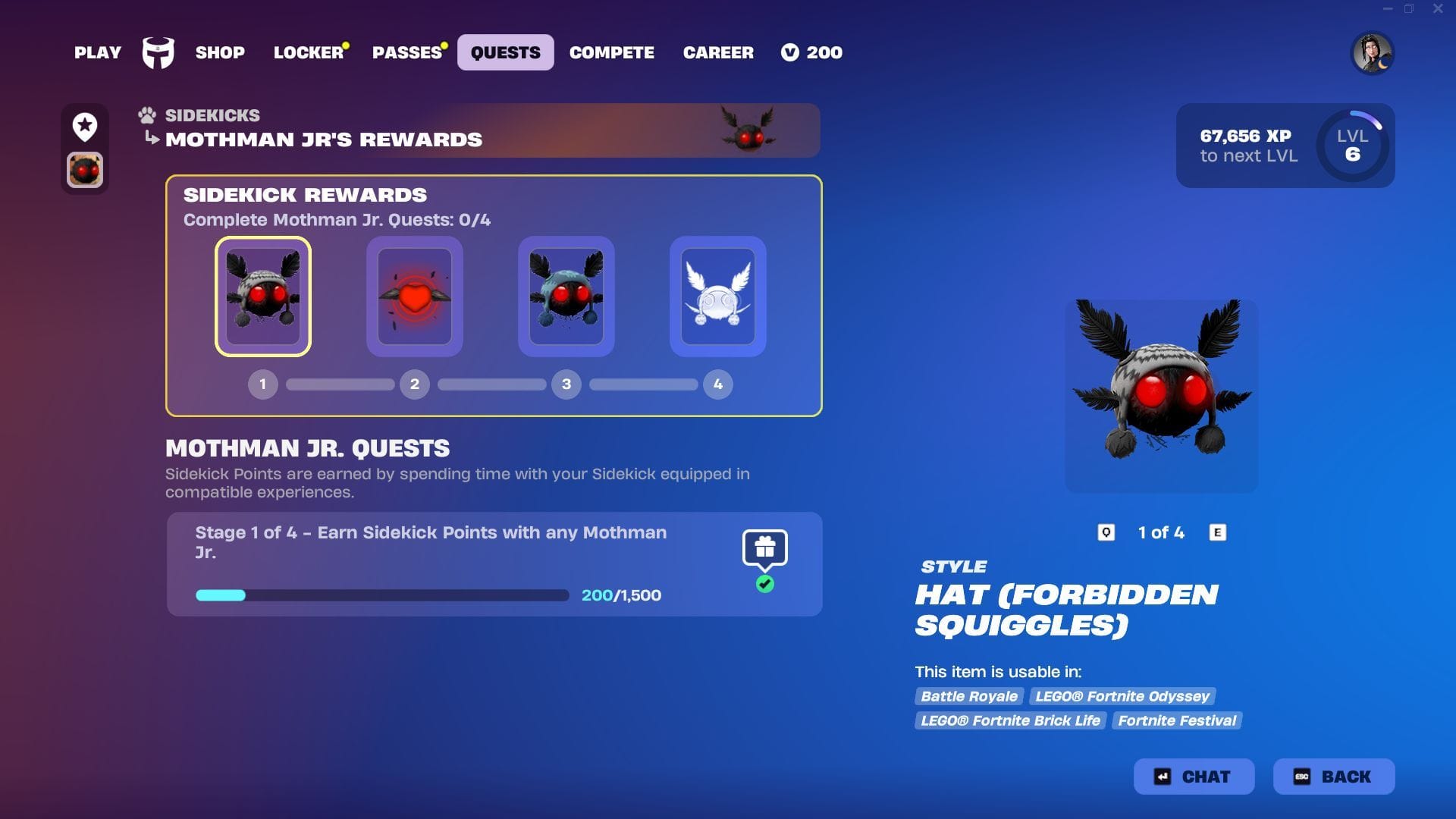Open the Chat button
This screenshot has height=819, width=1456.
pyautogui.click(x=1194, y=777)
